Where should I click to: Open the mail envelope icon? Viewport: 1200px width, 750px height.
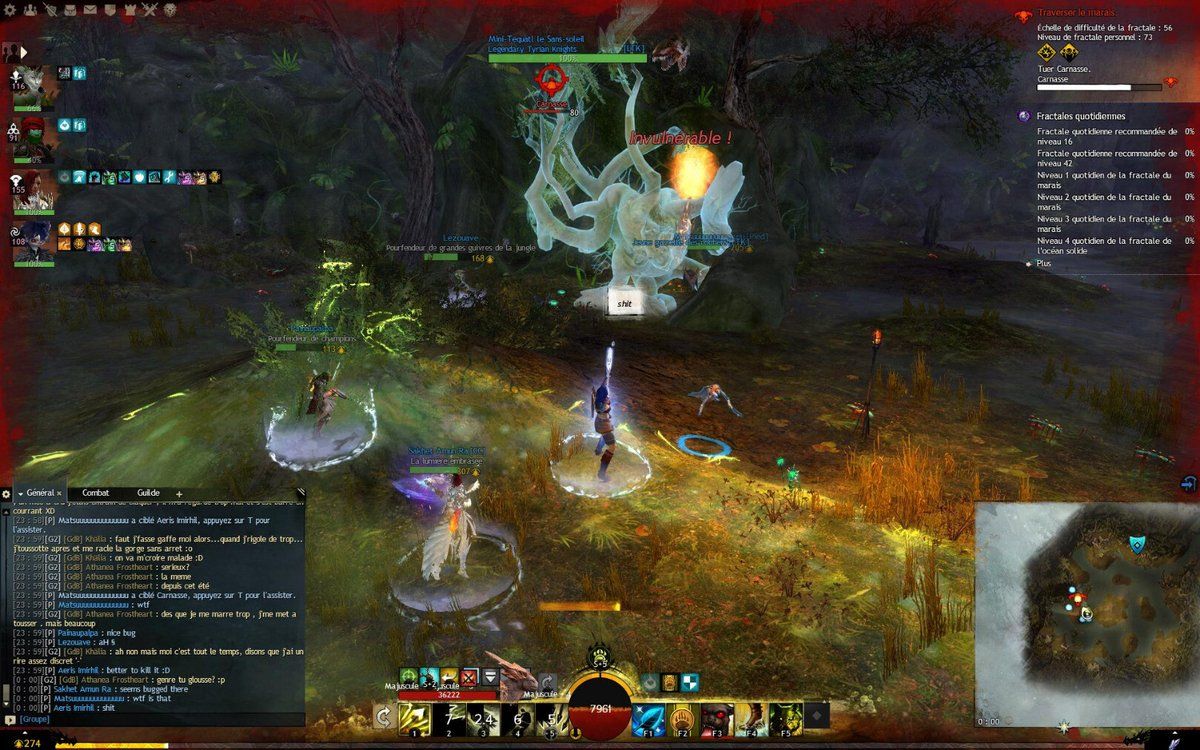click(x=90, y=9)
